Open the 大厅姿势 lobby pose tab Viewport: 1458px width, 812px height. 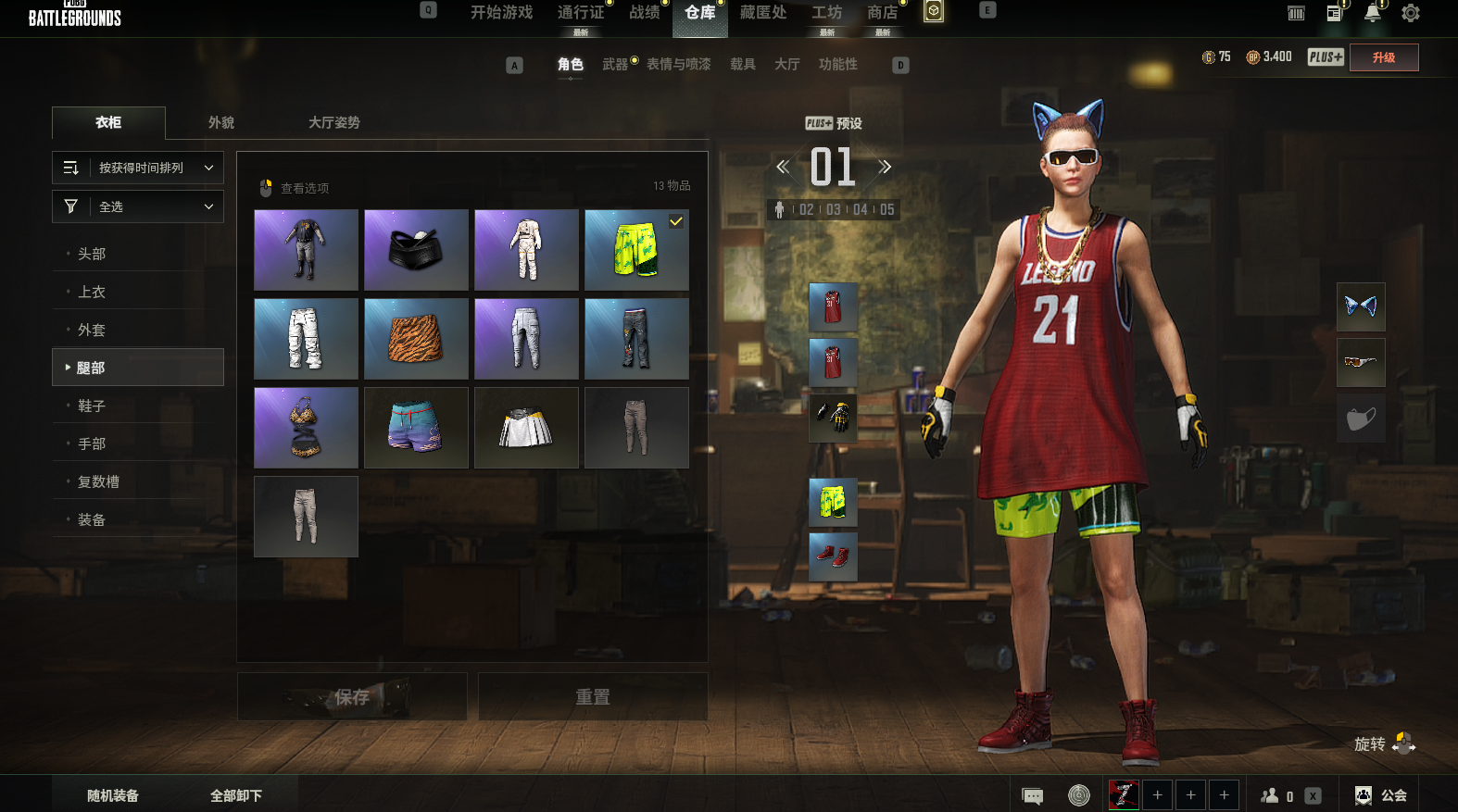333,122
